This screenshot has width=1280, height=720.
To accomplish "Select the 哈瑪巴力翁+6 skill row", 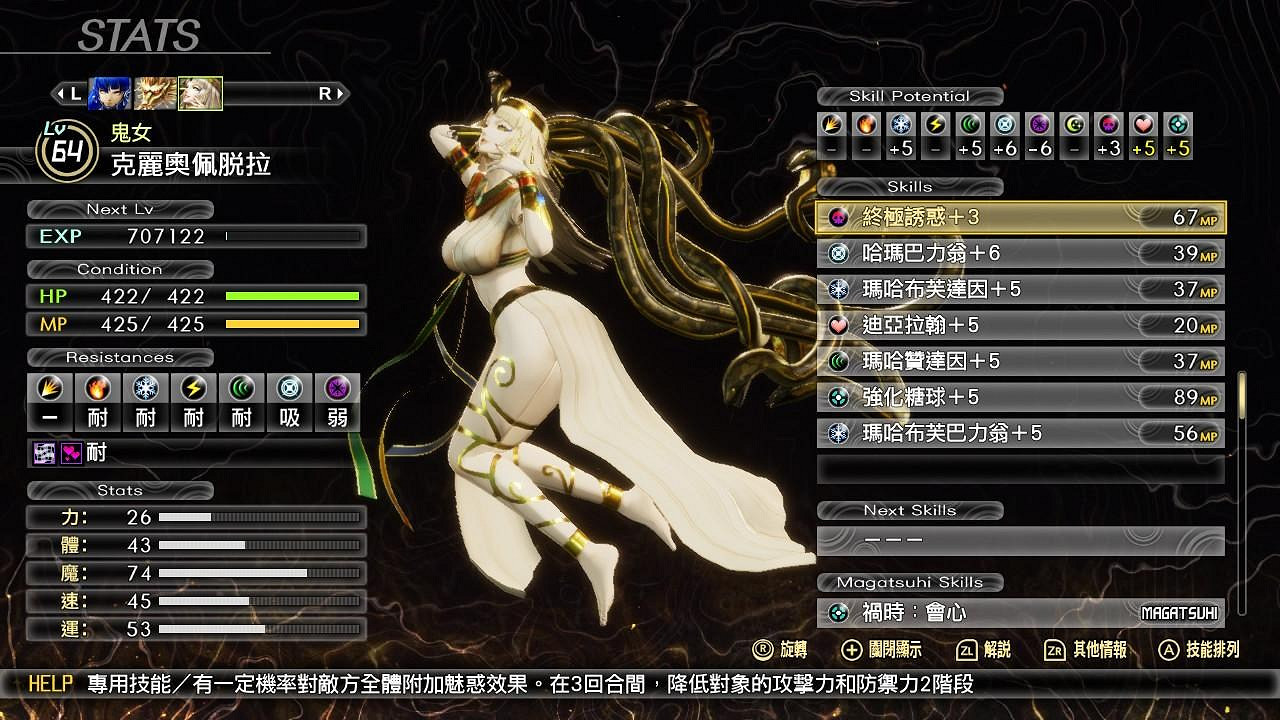I will coord(1020,253).
